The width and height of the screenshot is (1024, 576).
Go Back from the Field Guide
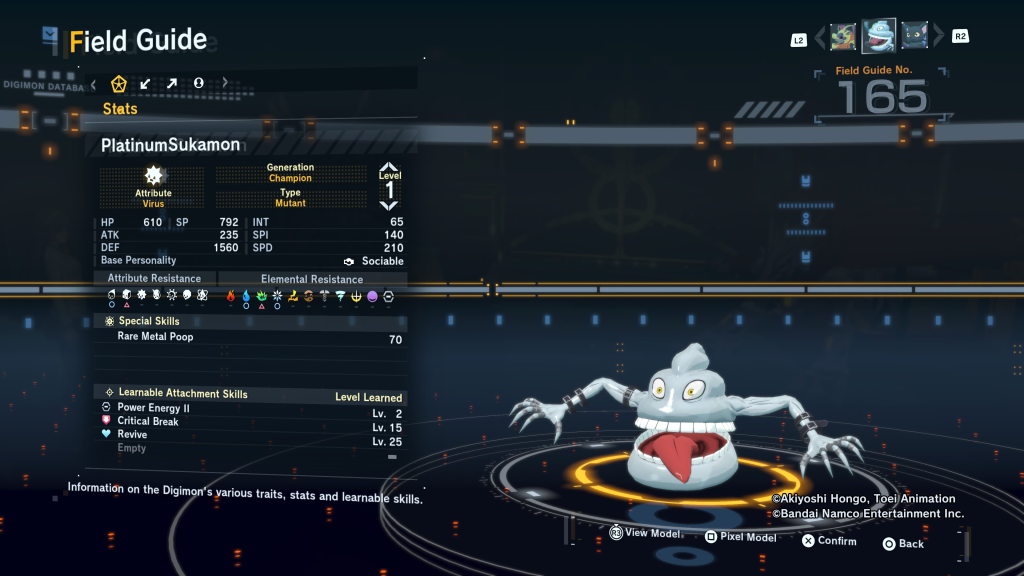[902, 543]
